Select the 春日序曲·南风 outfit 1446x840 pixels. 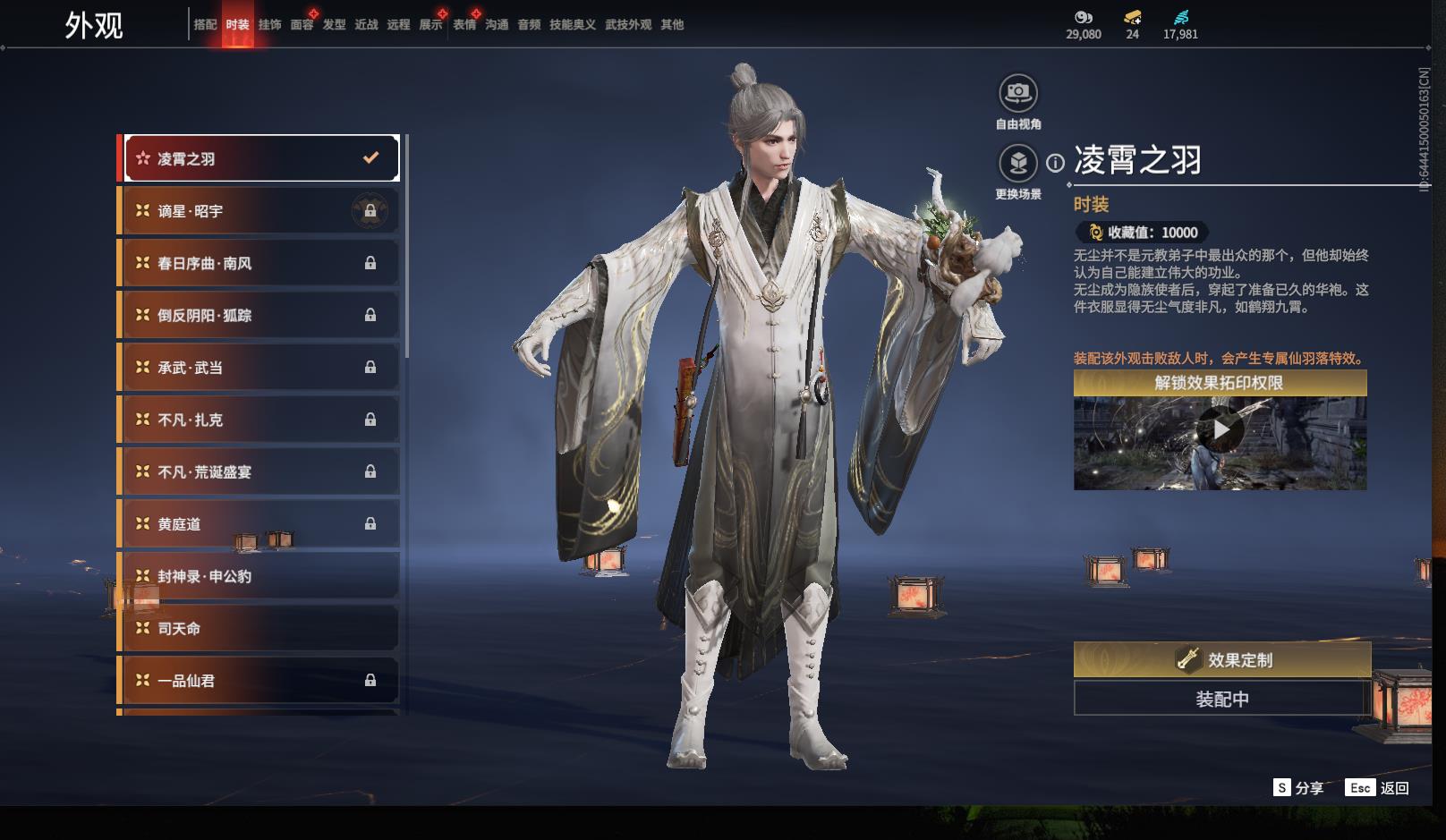coord(260,263)
